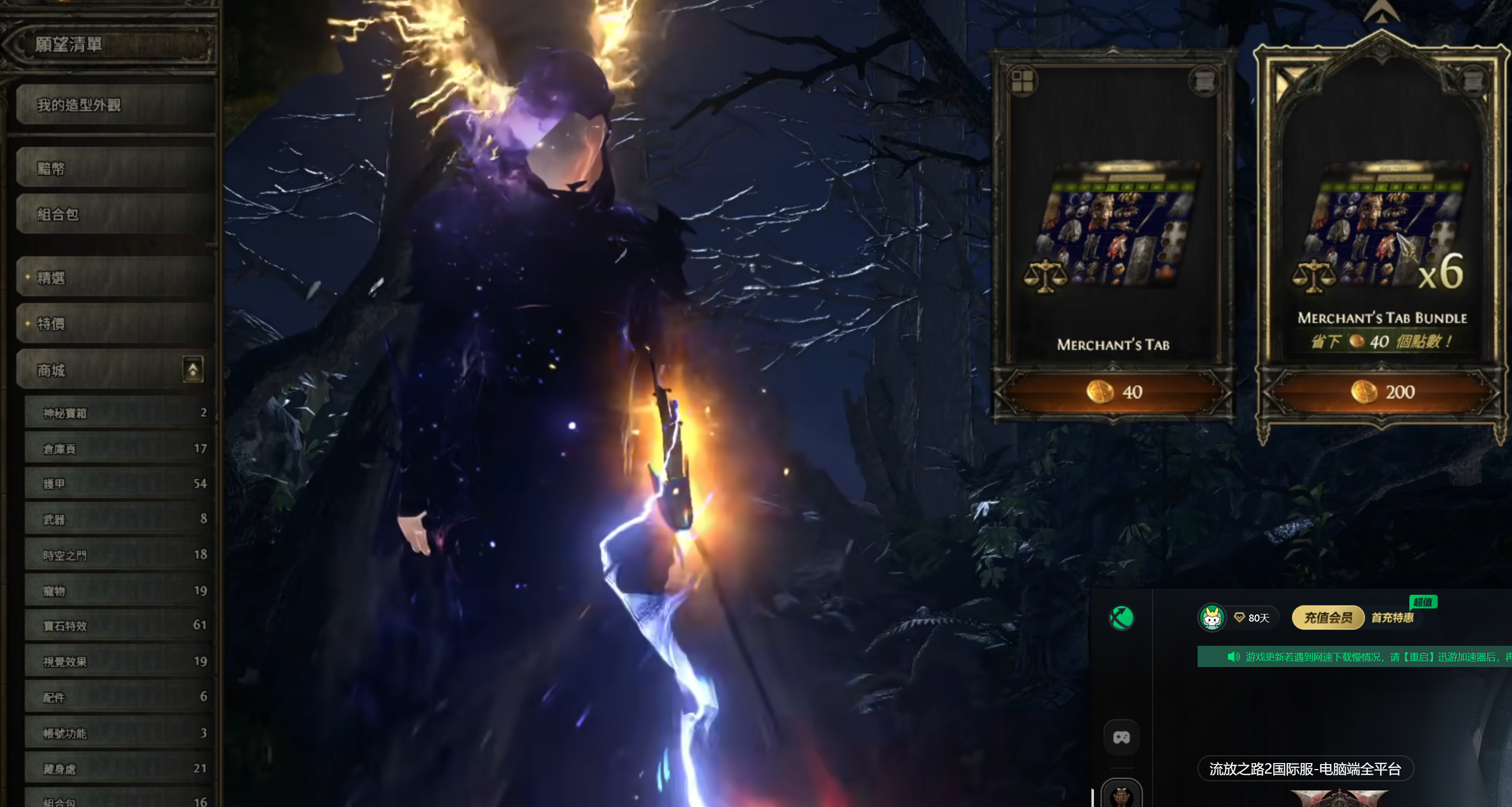Show the 特價 specials category
1512x807 pixels.
114,323
